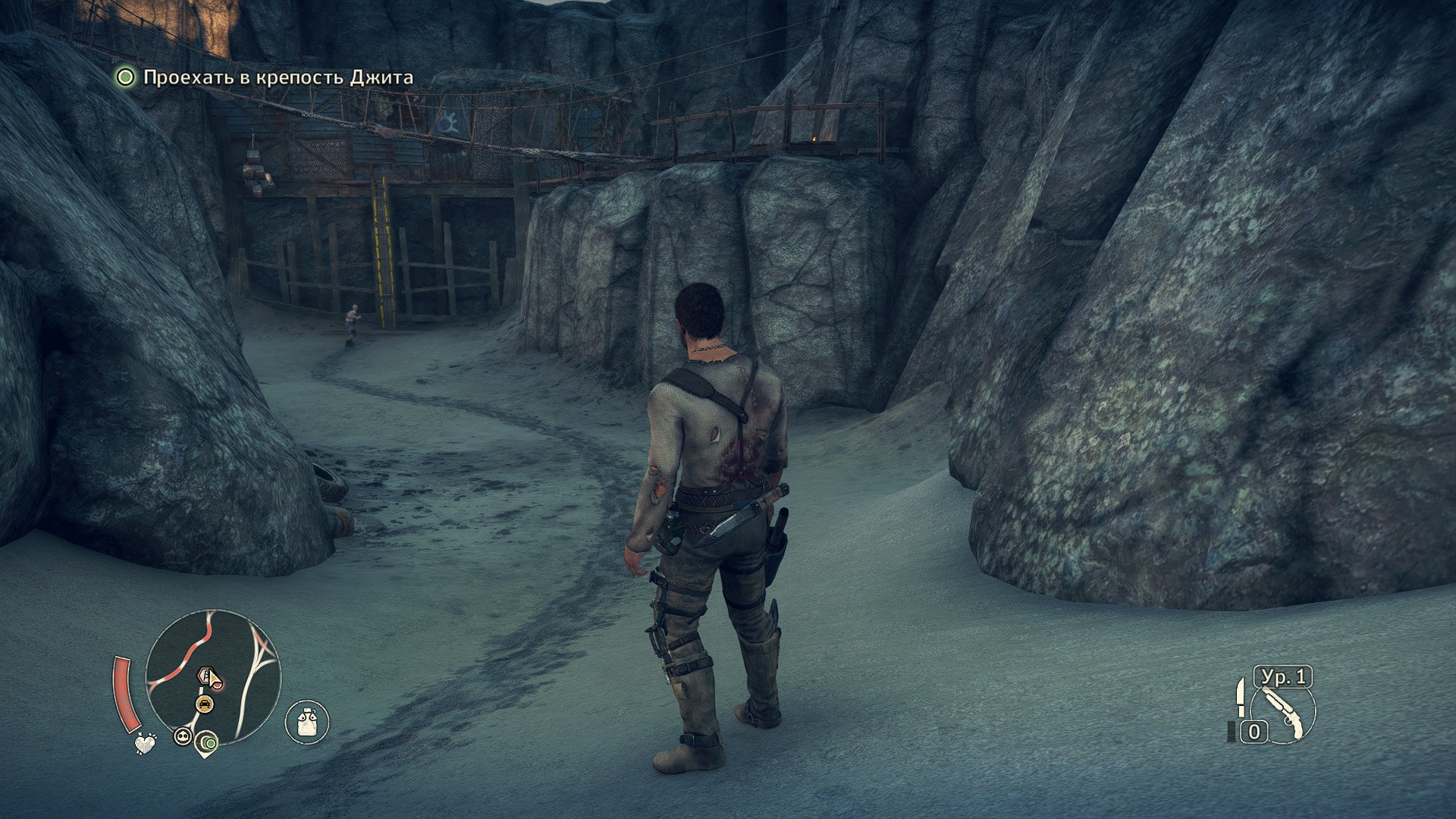
Task: Click the green objective pin on minimap
Action: [x=206, y=742]
